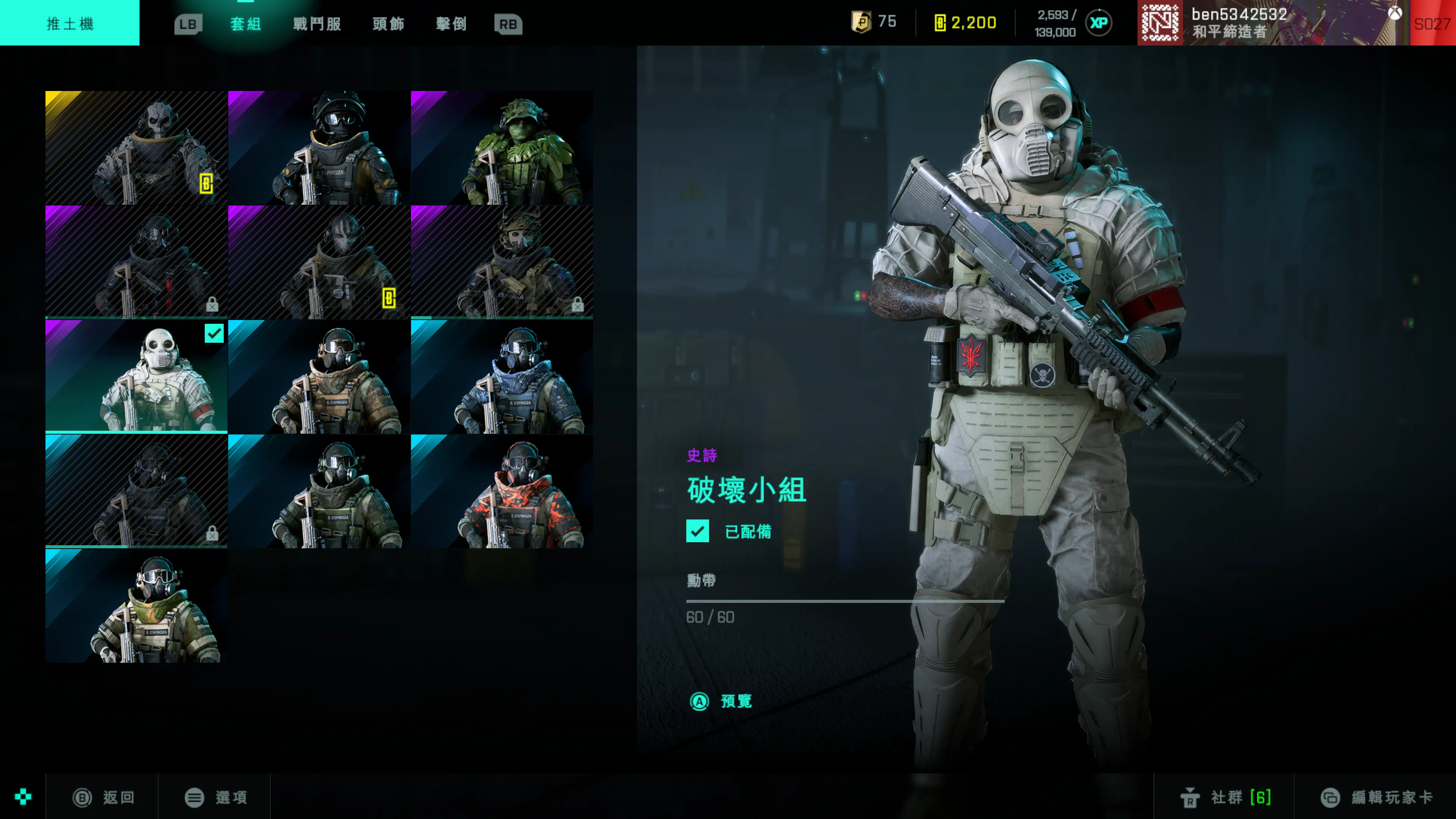Switch to the 擊倒 tab

(x=451, y=24)
